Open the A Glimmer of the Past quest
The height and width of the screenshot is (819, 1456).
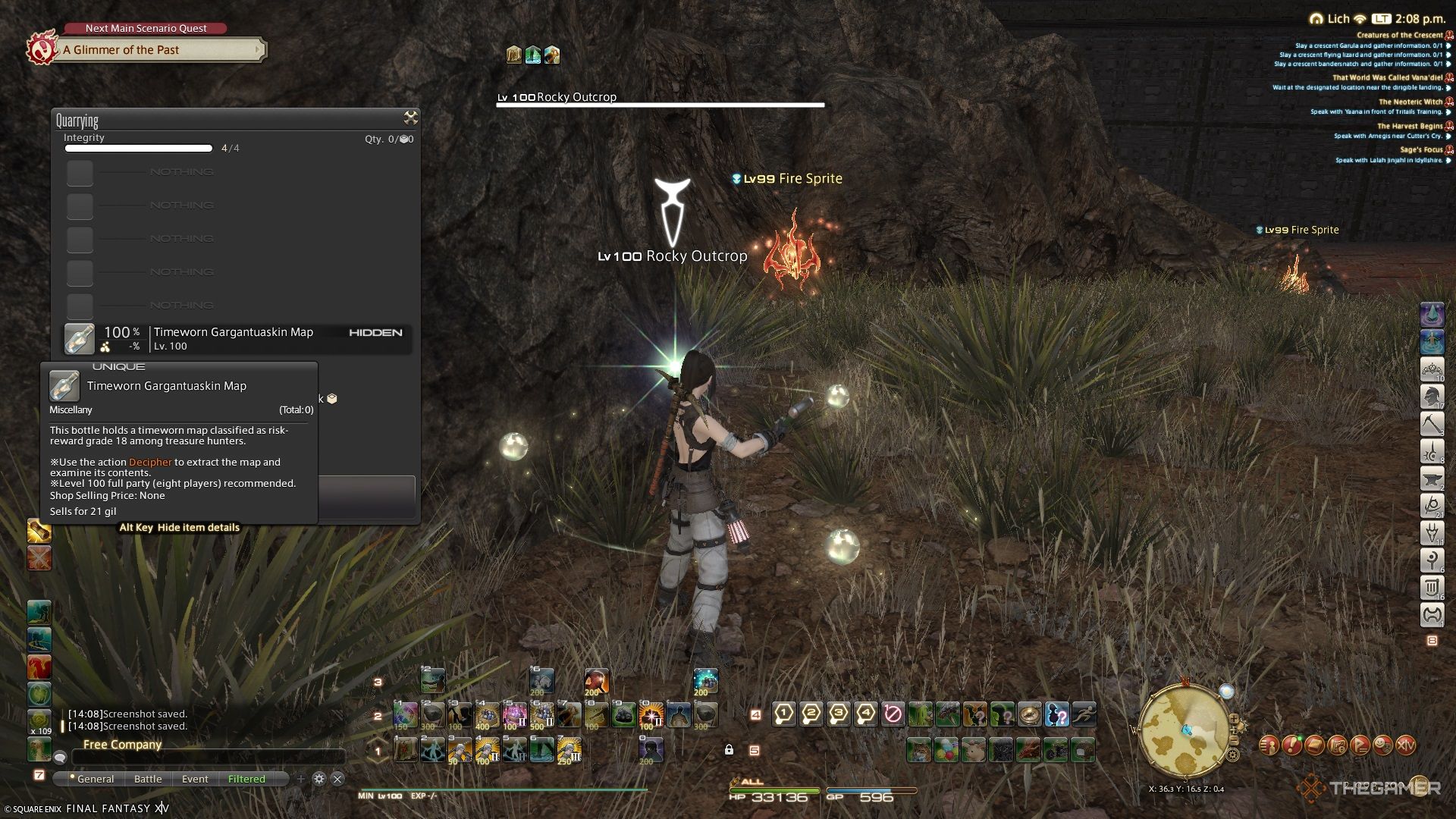[x=159, y=50]
